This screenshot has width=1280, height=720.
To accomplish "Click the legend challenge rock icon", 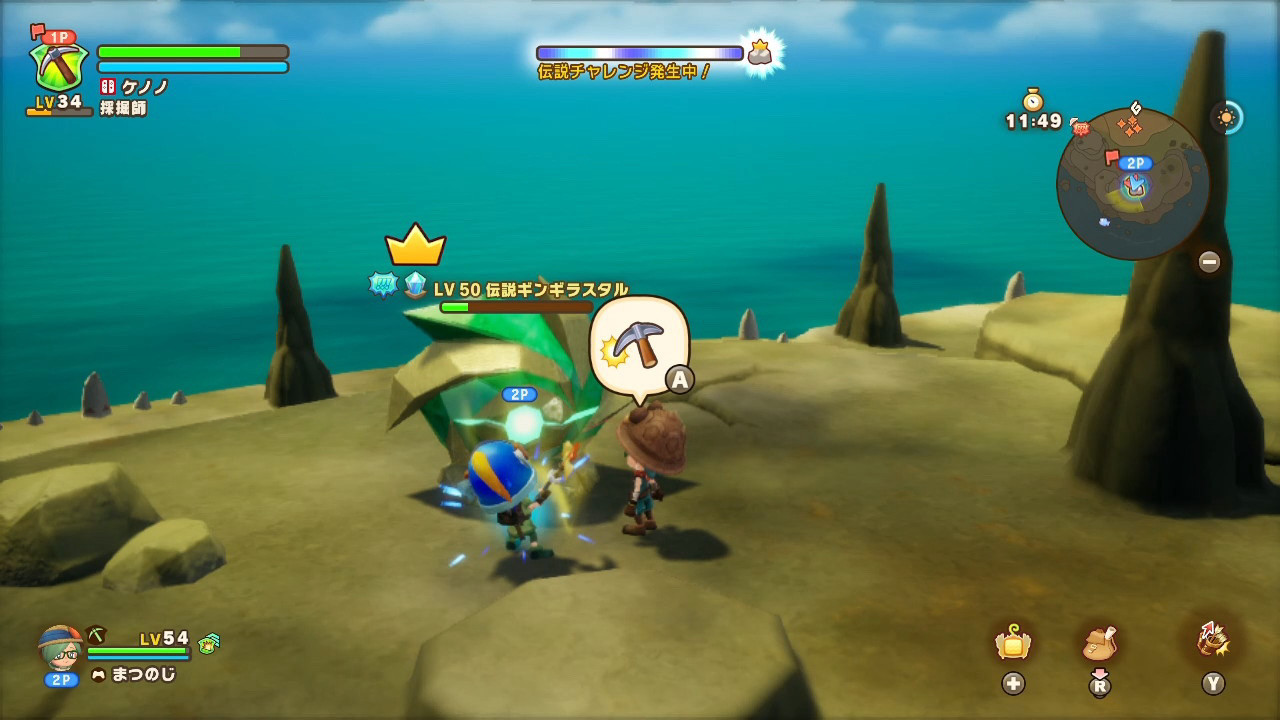I will (760, 53).
